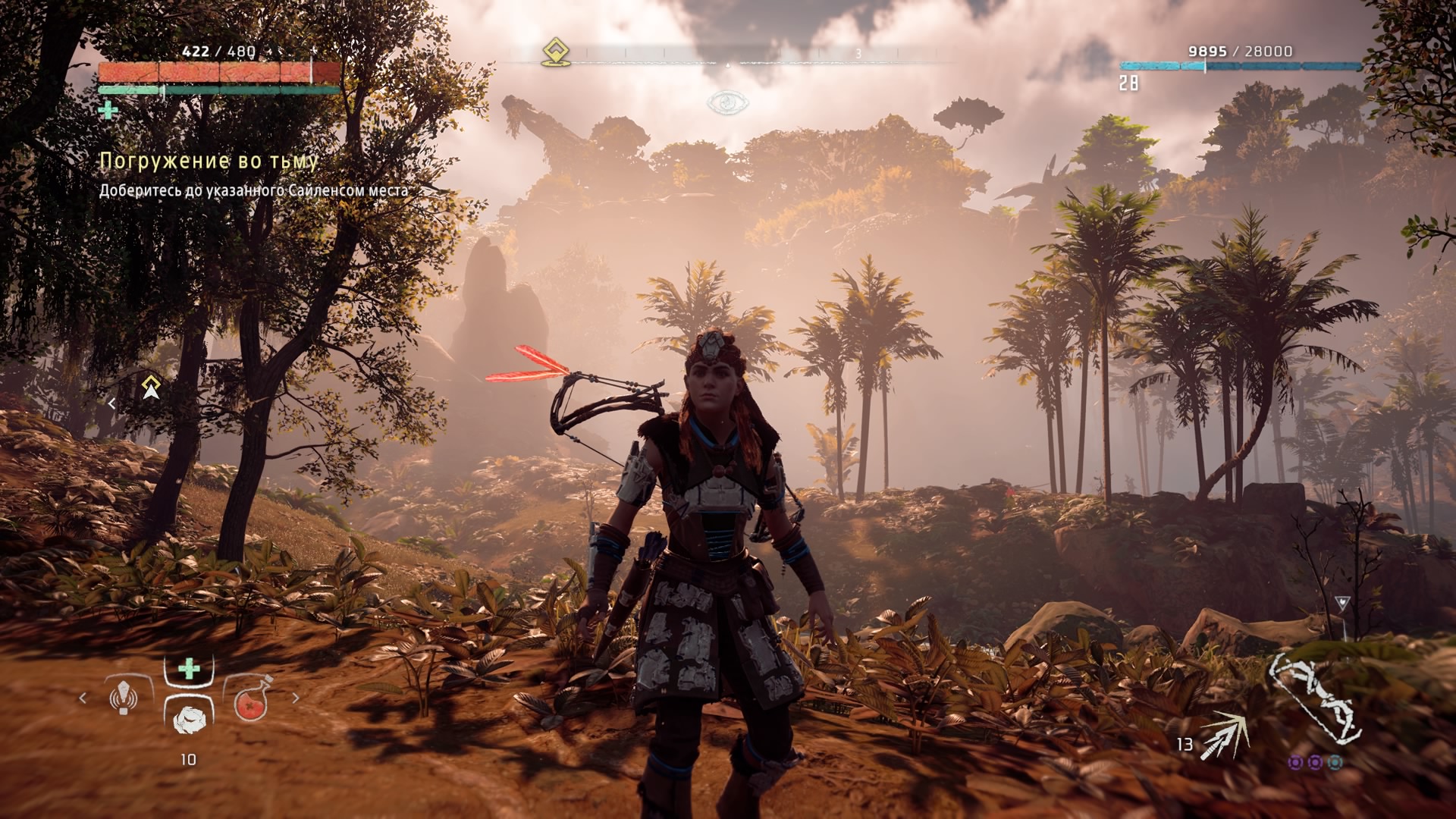The height and width of the screenshot is (819, 1456).
Task: Cycle the quick slots with the right arrow
Action: (x=296, y=698)
